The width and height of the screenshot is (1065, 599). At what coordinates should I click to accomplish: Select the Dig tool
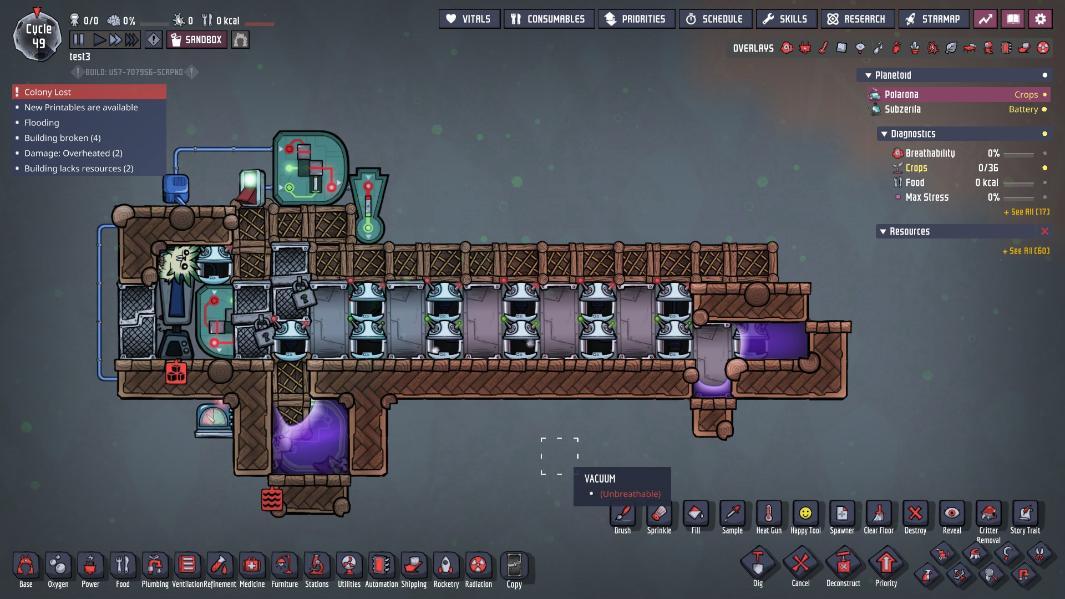coord(758,564)
